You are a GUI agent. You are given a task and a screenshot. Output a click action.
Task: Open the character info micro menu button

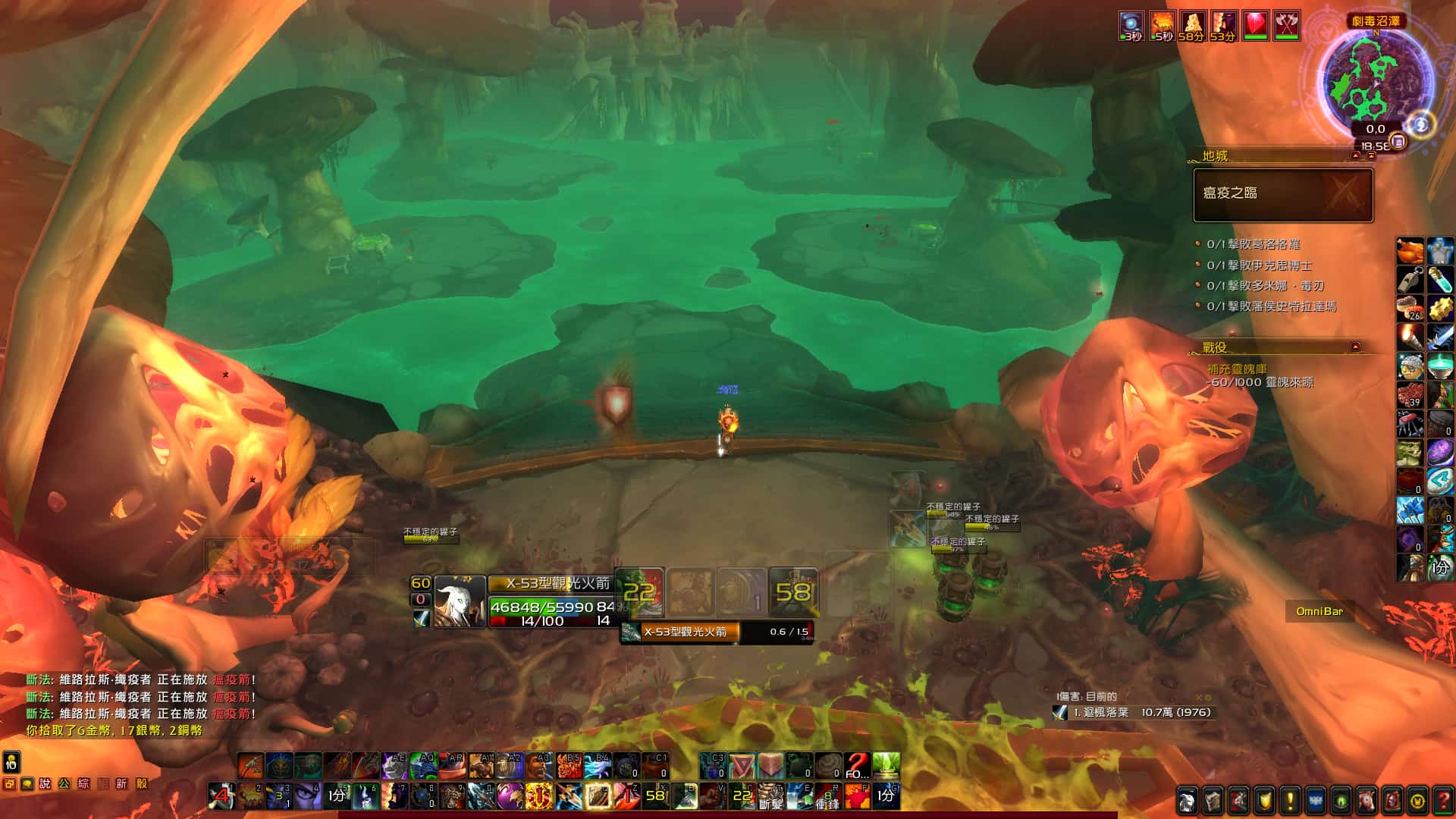click(x=1188, y=801)
